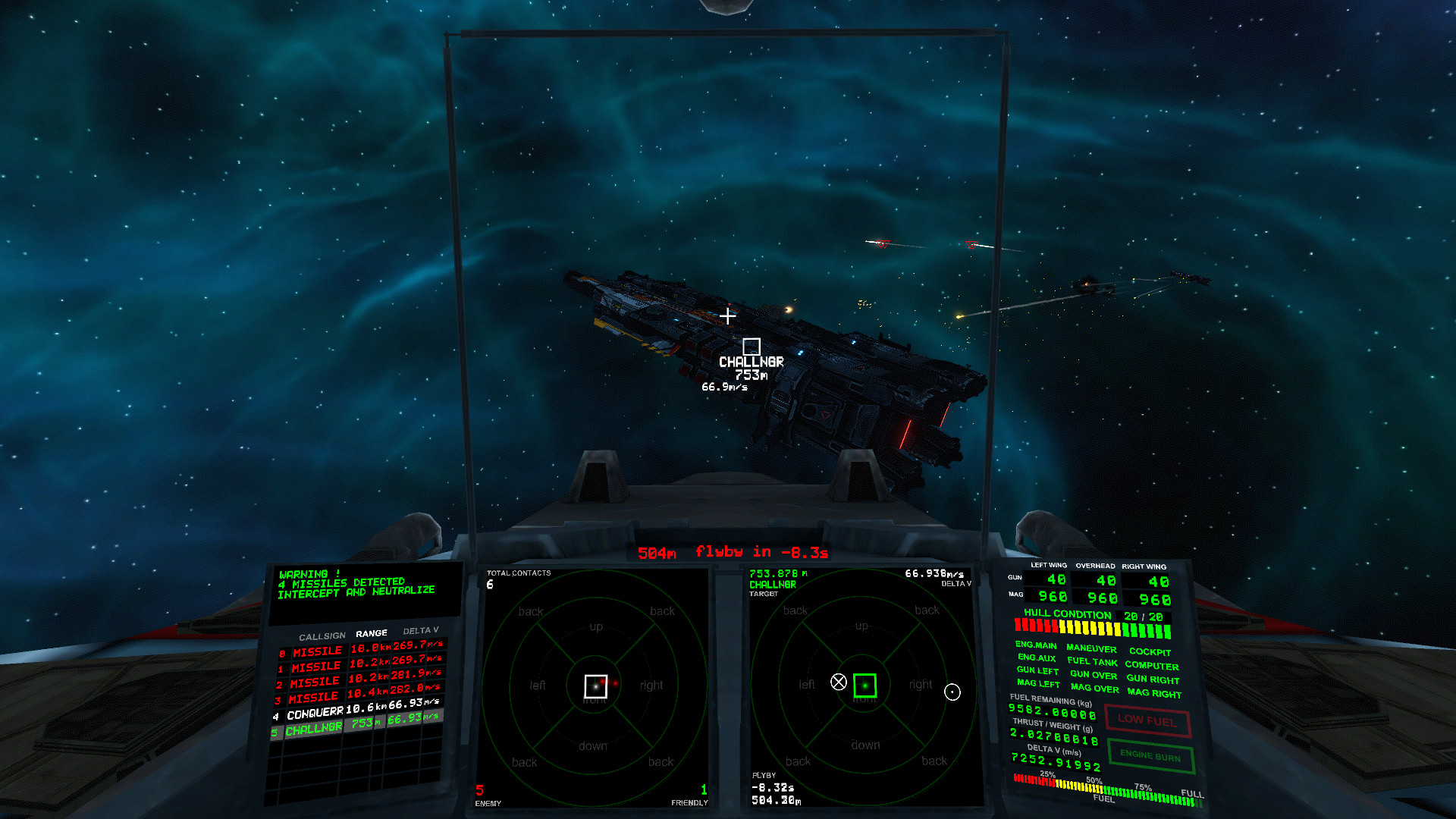
Task: Click the circled-X marker on target radar
Action: click(x=838, y=682)
